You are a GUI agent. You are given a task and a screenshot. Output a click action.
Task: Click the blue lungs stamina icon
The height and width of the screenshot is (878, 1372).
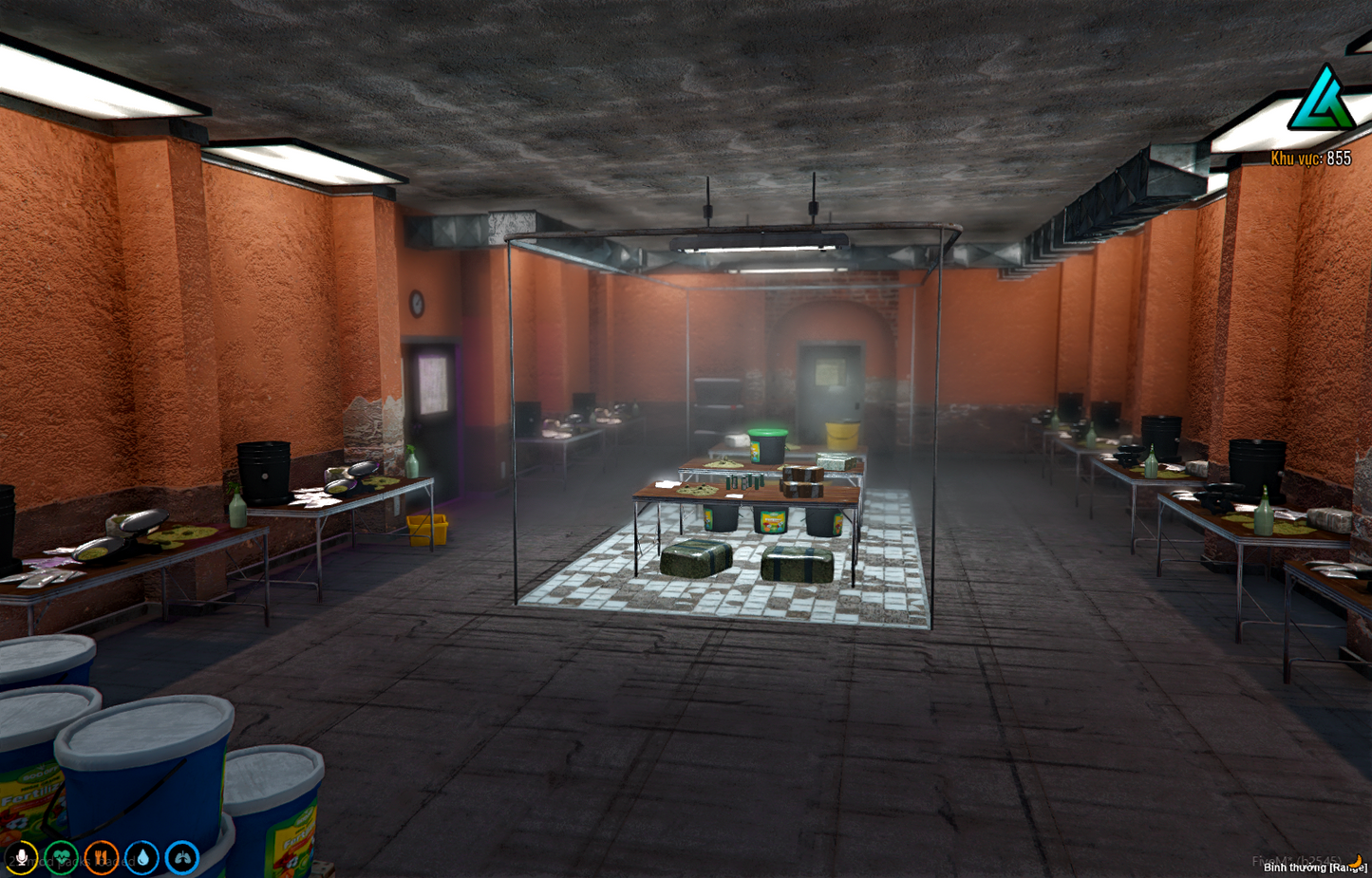[x=180, y=856]
